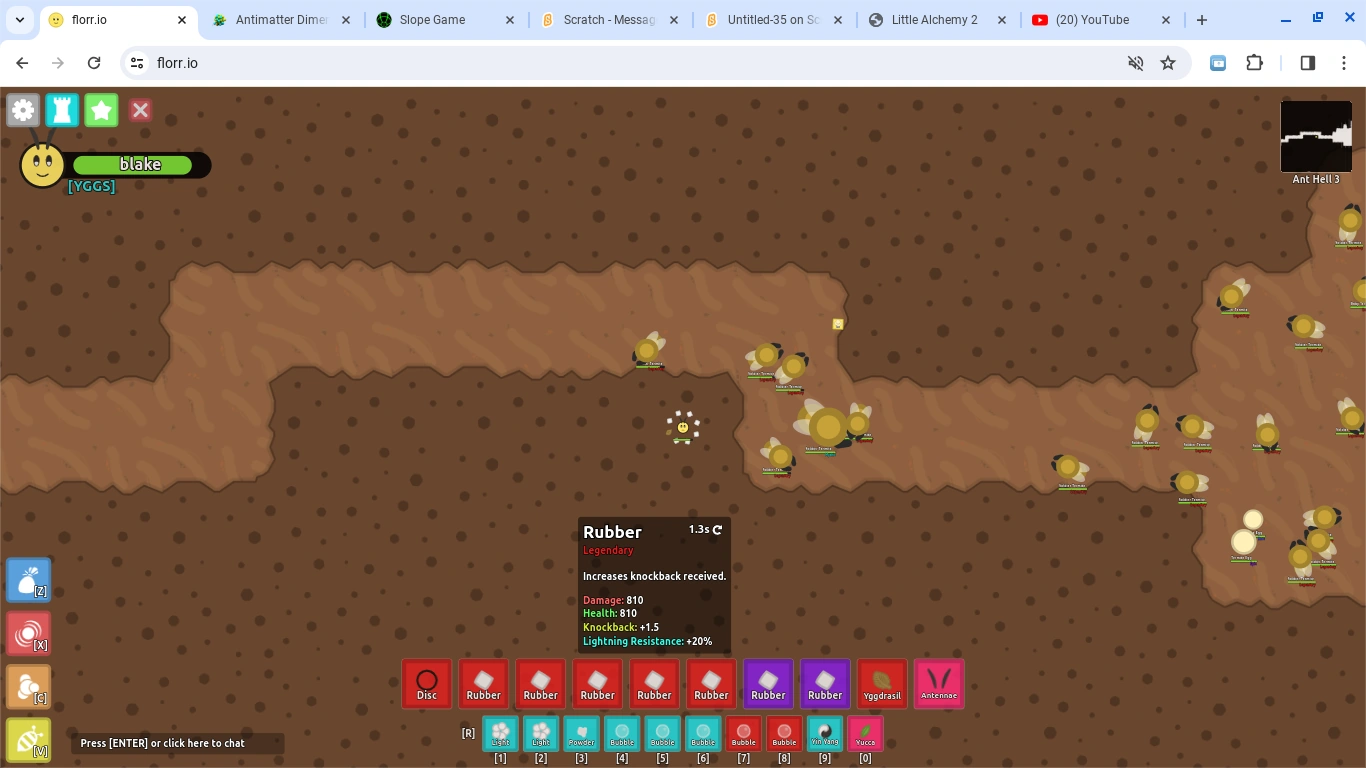Click the Ant Hell 3 minimap
The height and width of the screenshot is (768, 1366).
[x=1316, y=136]
